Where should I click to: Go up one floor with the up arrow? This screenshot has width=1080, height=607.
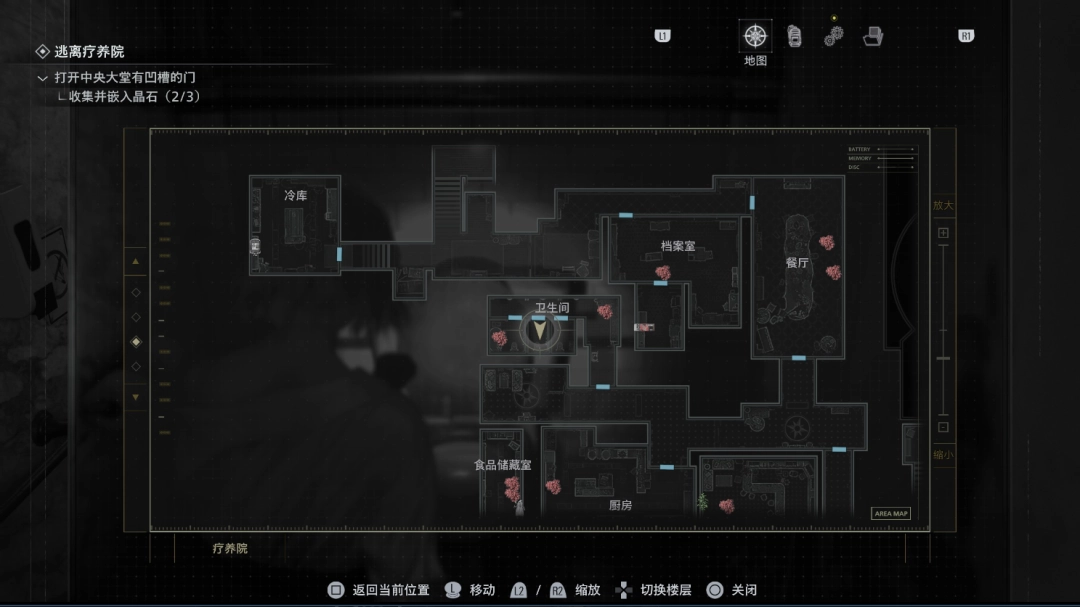pyautogui.click(x=137, y=262)
